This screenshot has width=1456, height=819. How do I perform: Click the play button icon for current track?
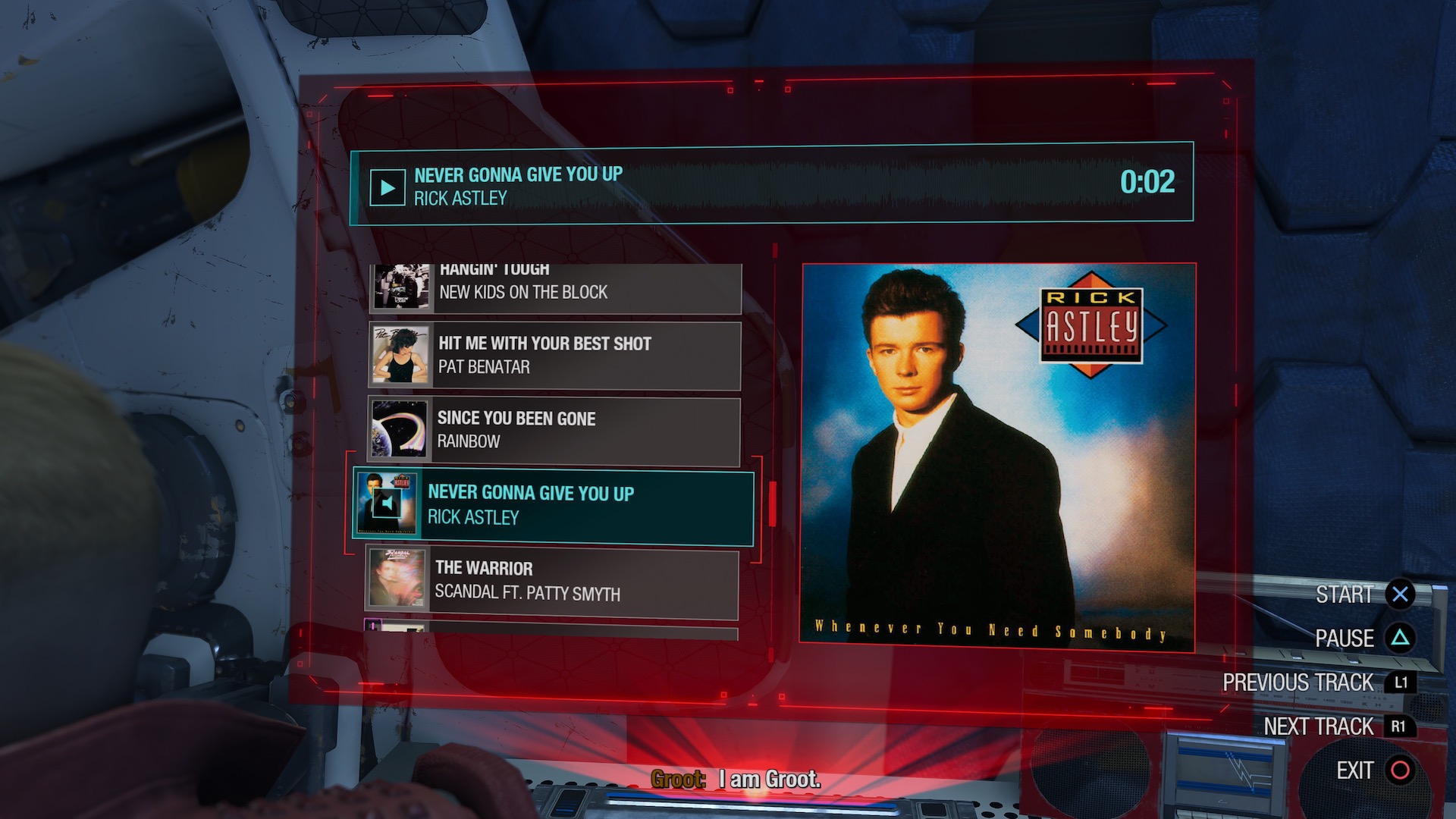coord(387,187)
